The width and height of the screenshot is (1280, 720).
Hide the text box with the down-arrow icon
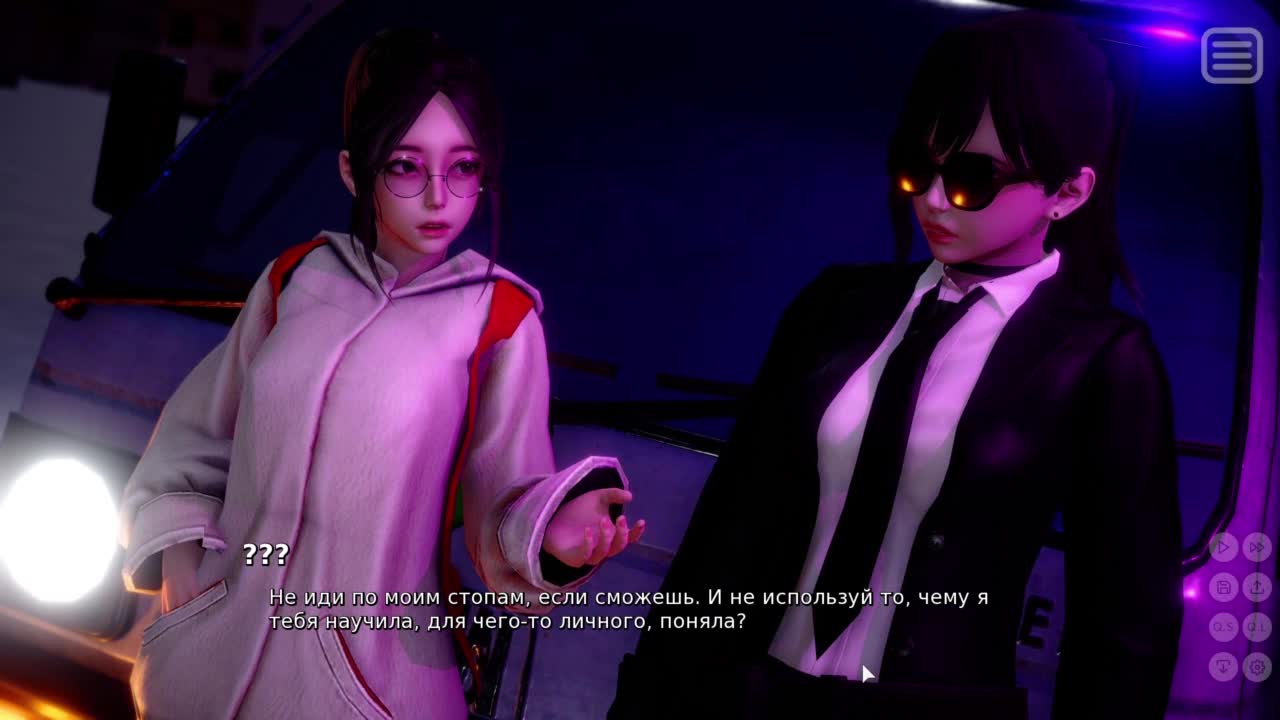(1223, 666)
